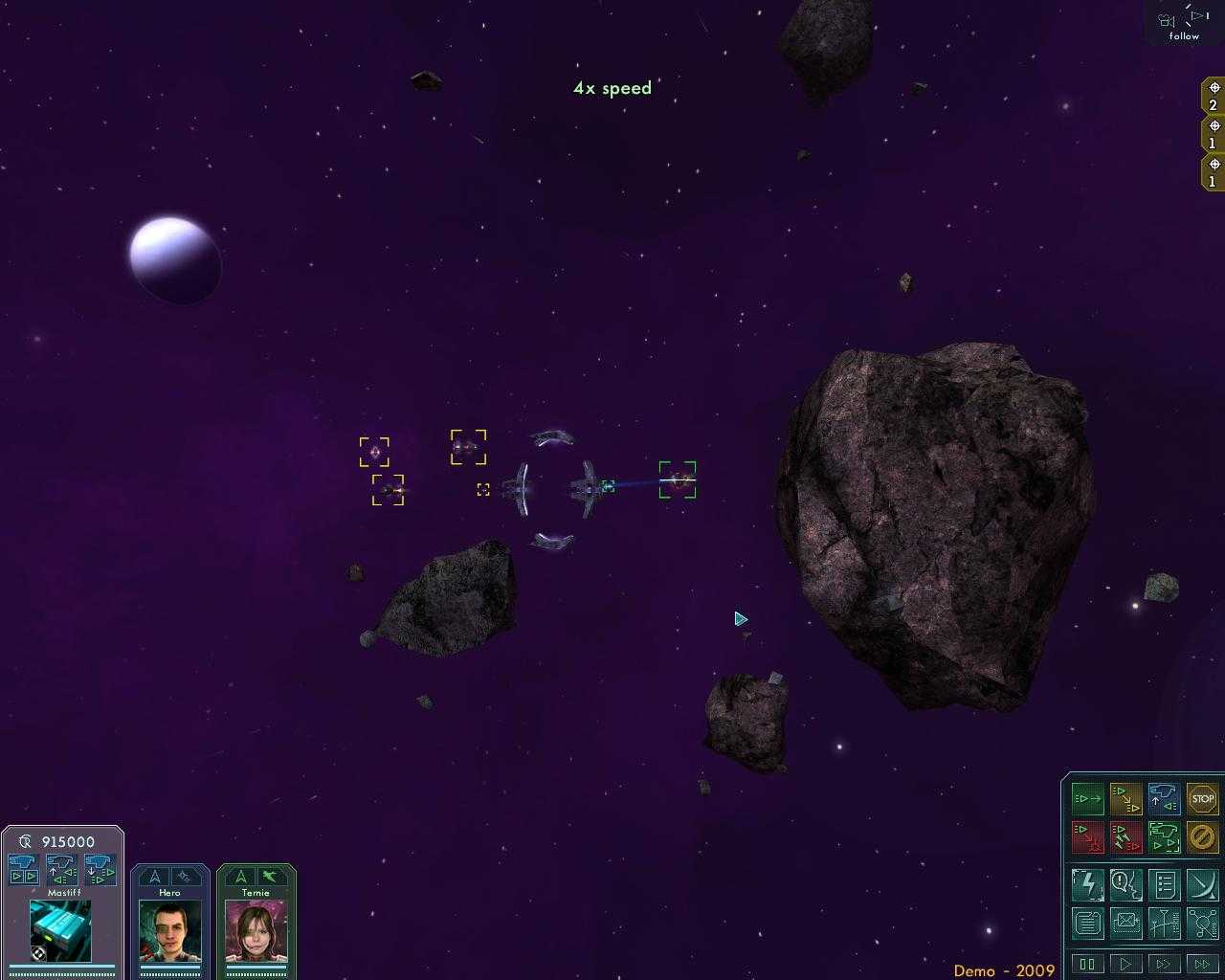Screen dimensions: 1225x980
Task: Open the messages envelope icon
Action: click(x=1126, y=923)
